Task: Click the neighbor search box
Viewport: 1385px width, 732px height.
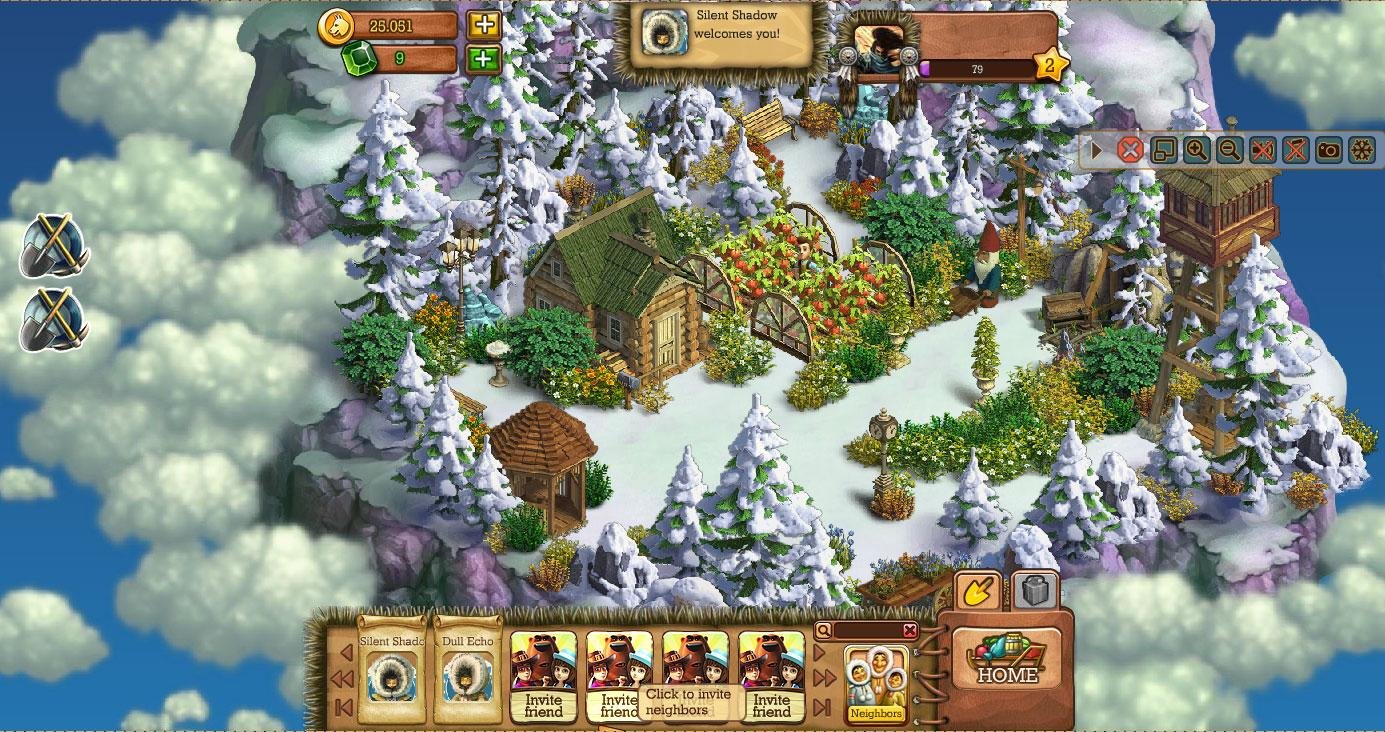Action: click(x=866, y=630)
